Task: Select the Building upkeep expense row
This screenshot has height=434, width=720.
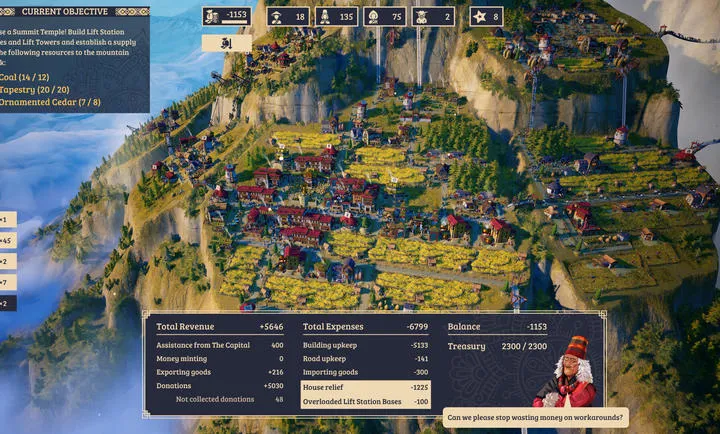Action: click(x=366, y=344)
